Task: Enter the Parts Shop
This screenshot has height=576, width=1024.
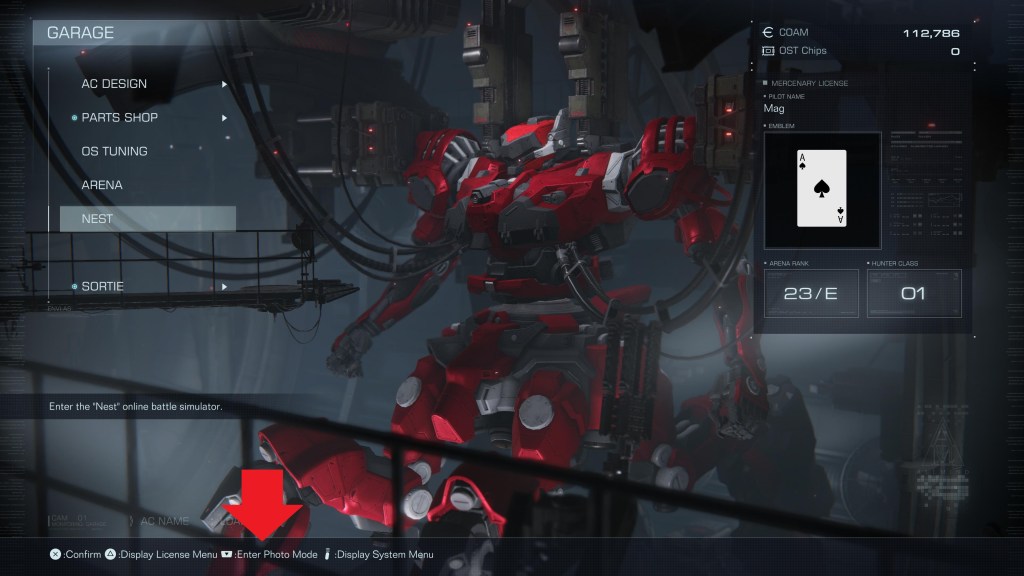Action: (119, 118)
